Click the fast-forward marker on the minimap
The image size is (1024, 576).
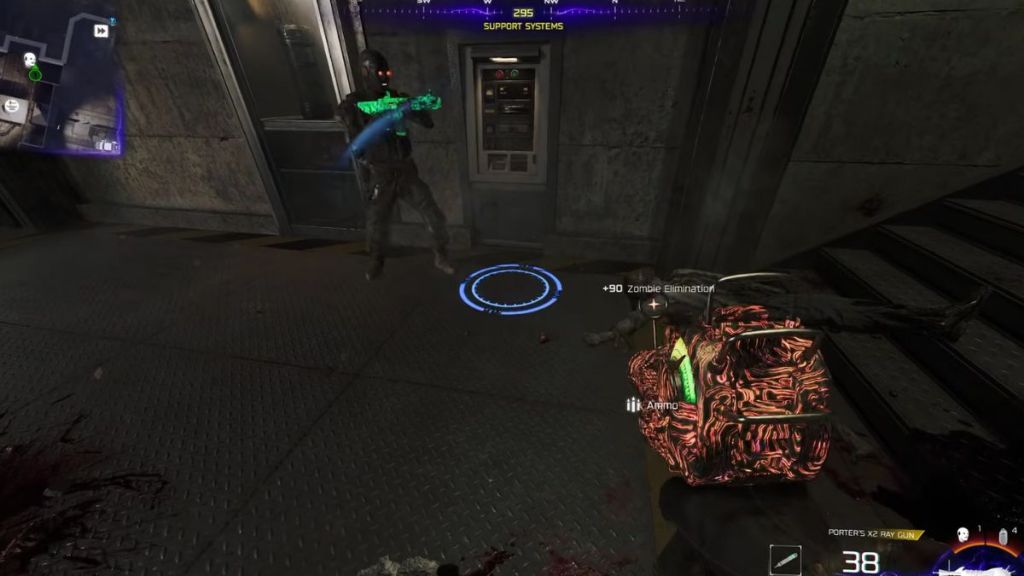[x=101, y=31]
